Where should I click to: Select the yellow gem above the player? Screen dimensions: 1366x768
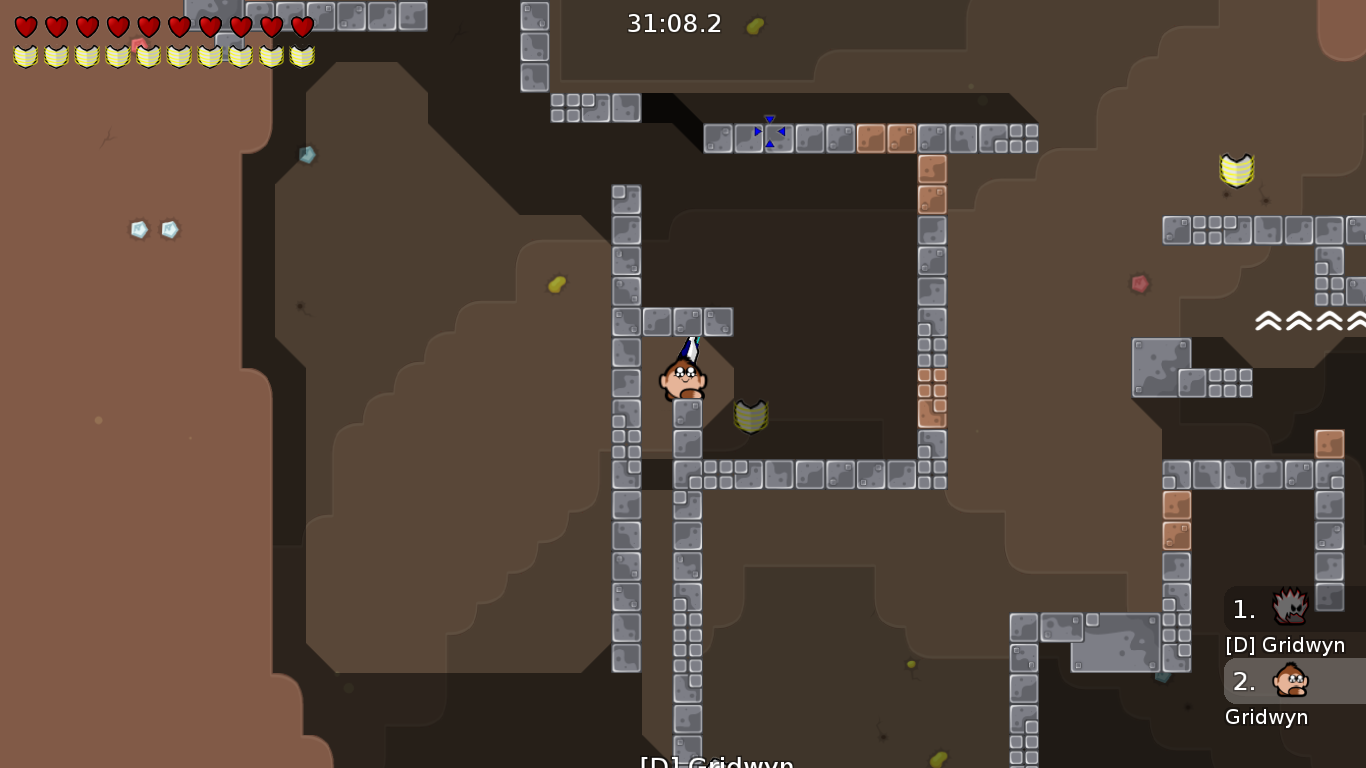point(556,284)
